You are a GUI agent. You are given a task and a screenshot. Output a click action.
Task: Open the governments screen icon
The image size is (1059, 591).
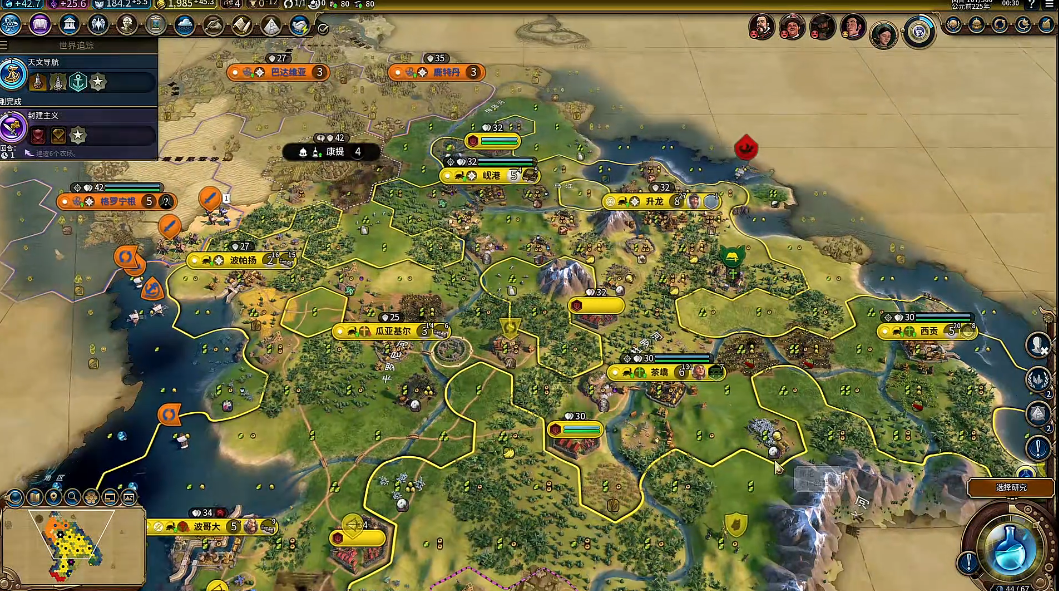69,24
